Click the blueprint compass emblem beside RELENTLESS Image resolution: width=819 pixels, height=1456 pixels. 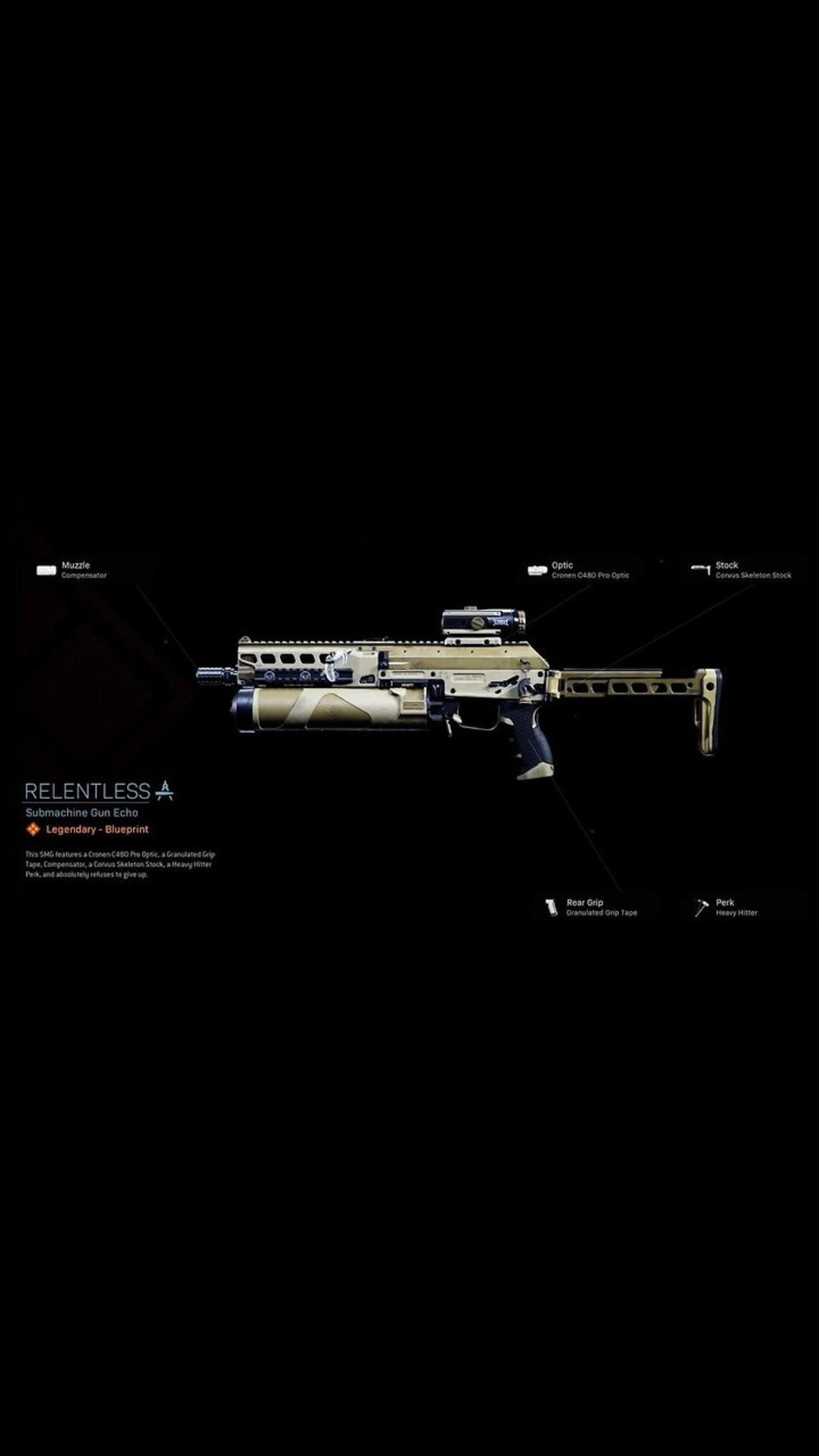click(x=165, y=793)
